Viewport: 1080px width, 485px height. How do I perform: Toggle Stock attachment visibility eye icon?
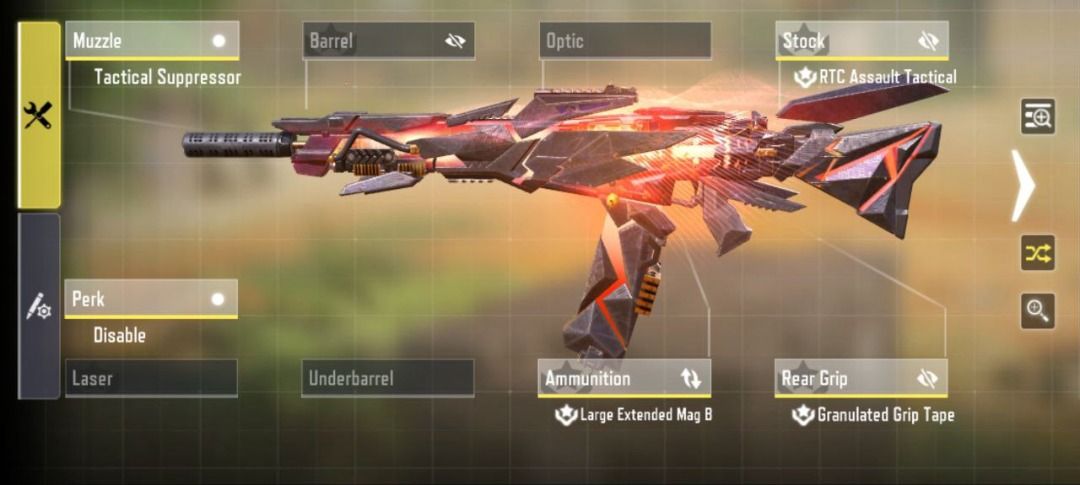(929, 41)
